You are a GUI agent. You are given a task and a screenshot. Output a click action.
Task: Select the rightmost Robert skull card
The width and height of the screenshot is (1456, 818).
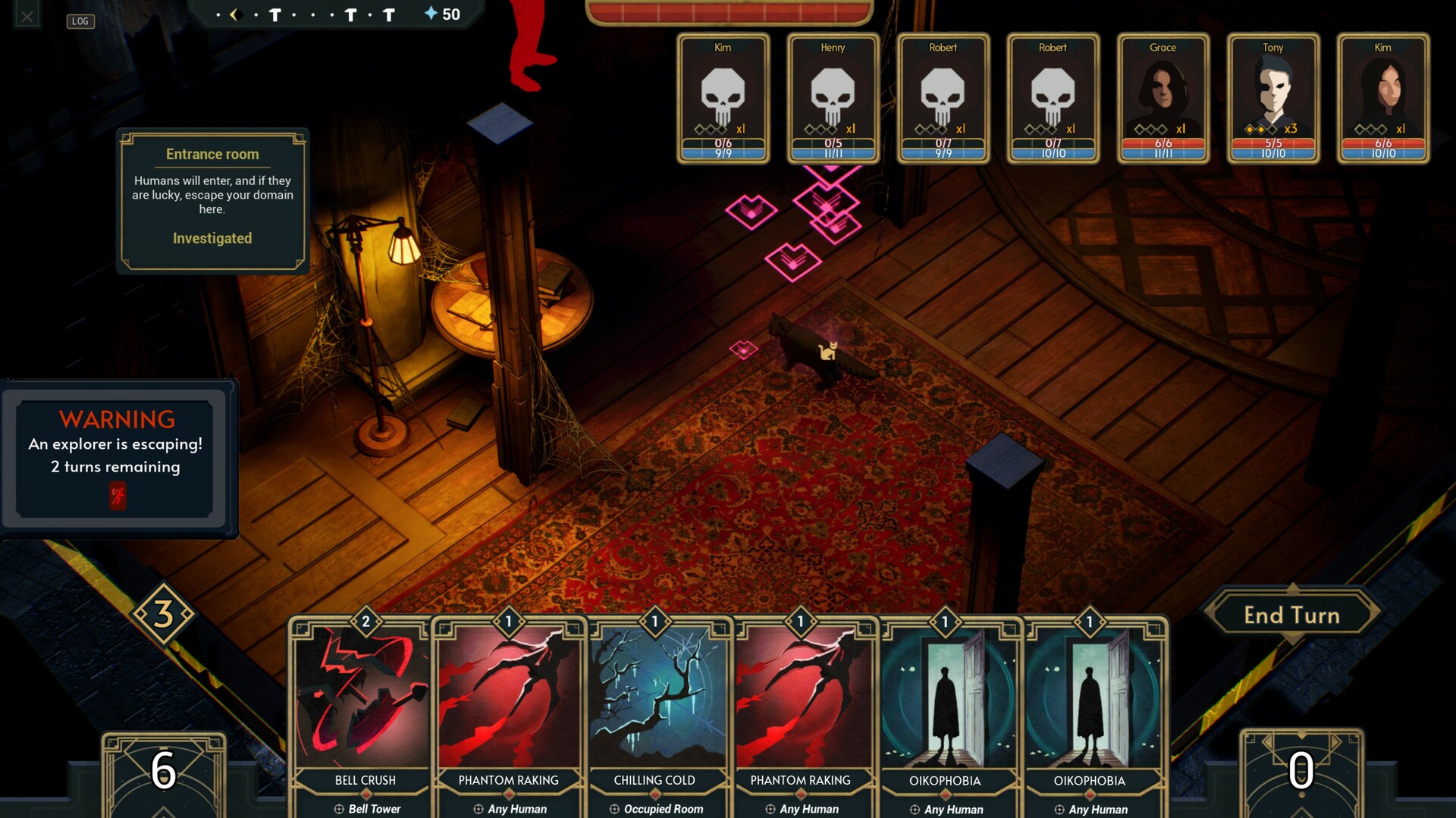1053,99
